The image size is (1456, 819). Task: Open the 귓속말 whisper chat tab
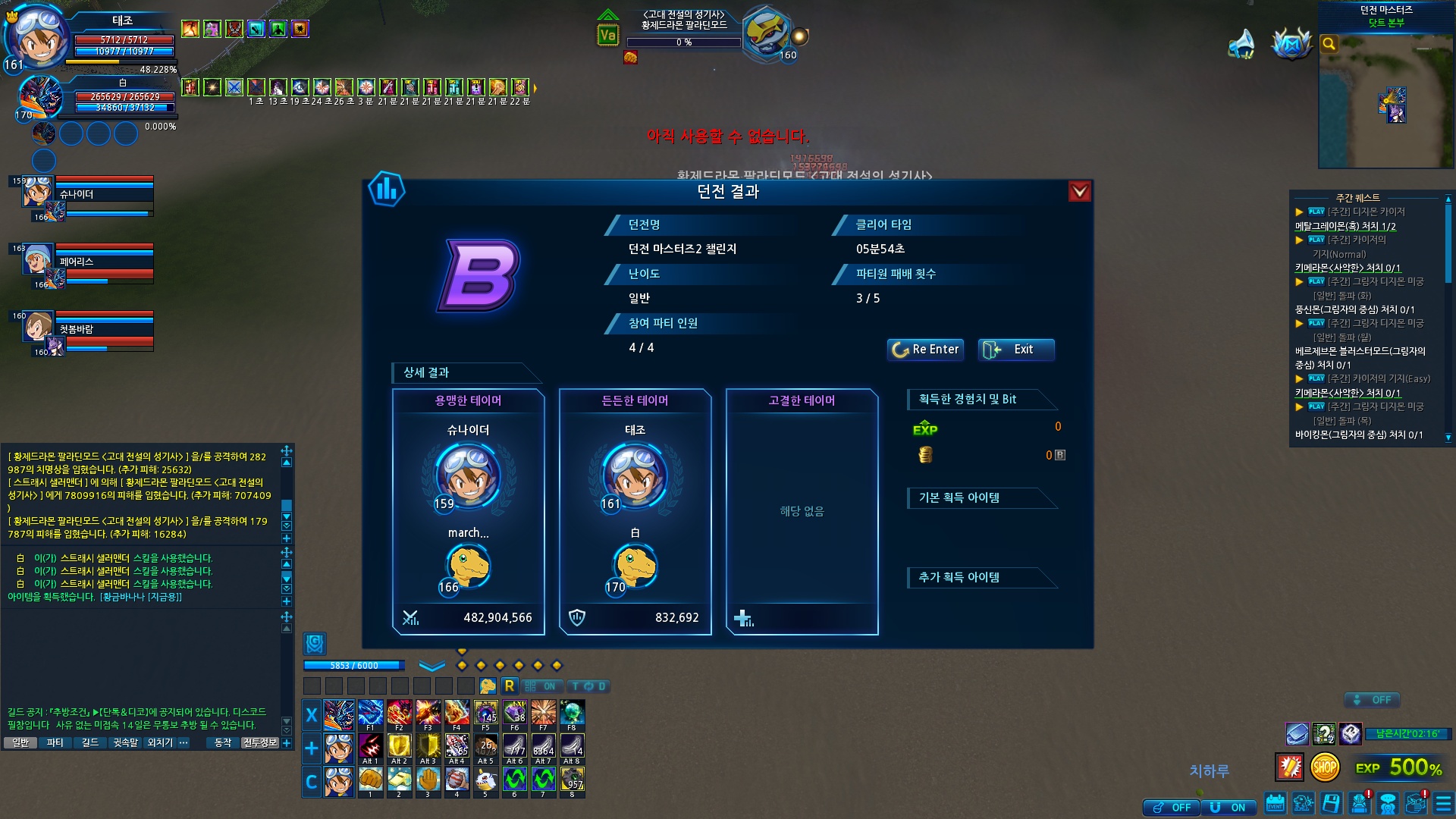coord(126,743)
